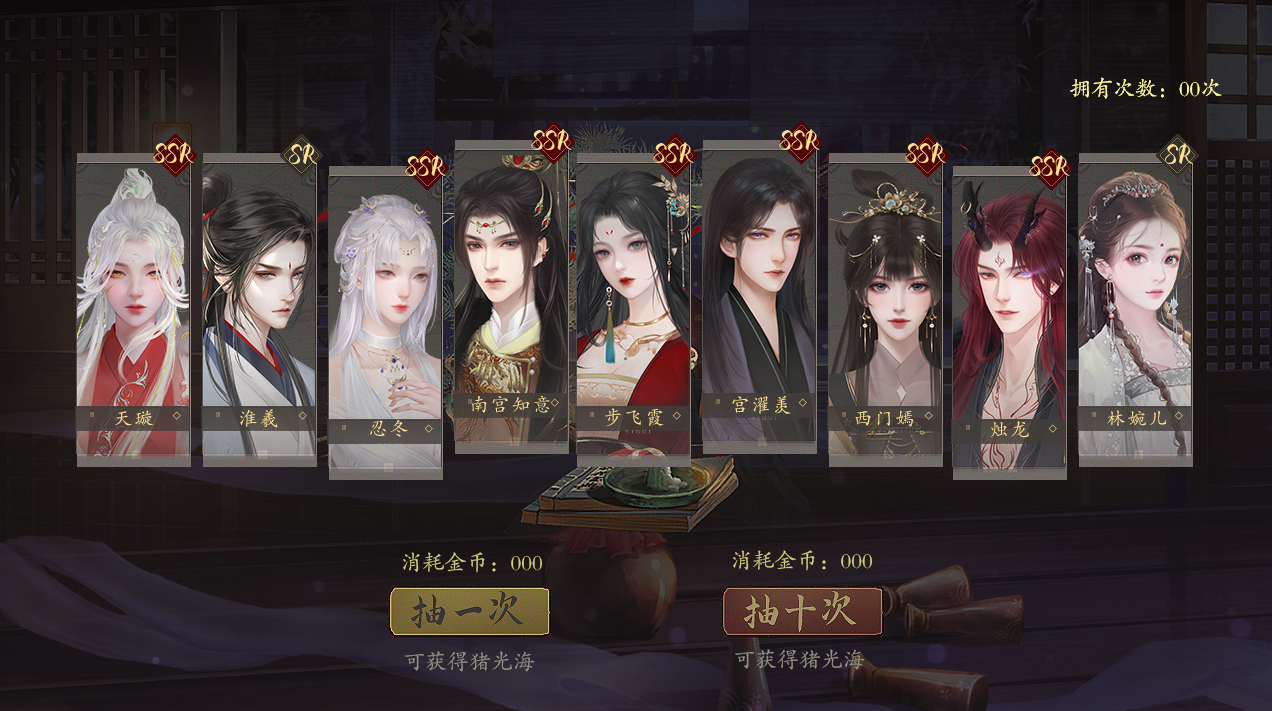This screenshot has height=711, width=1272.
Task: Select the red-haired 烛龙 card
Action: [x=1009, y=322]
